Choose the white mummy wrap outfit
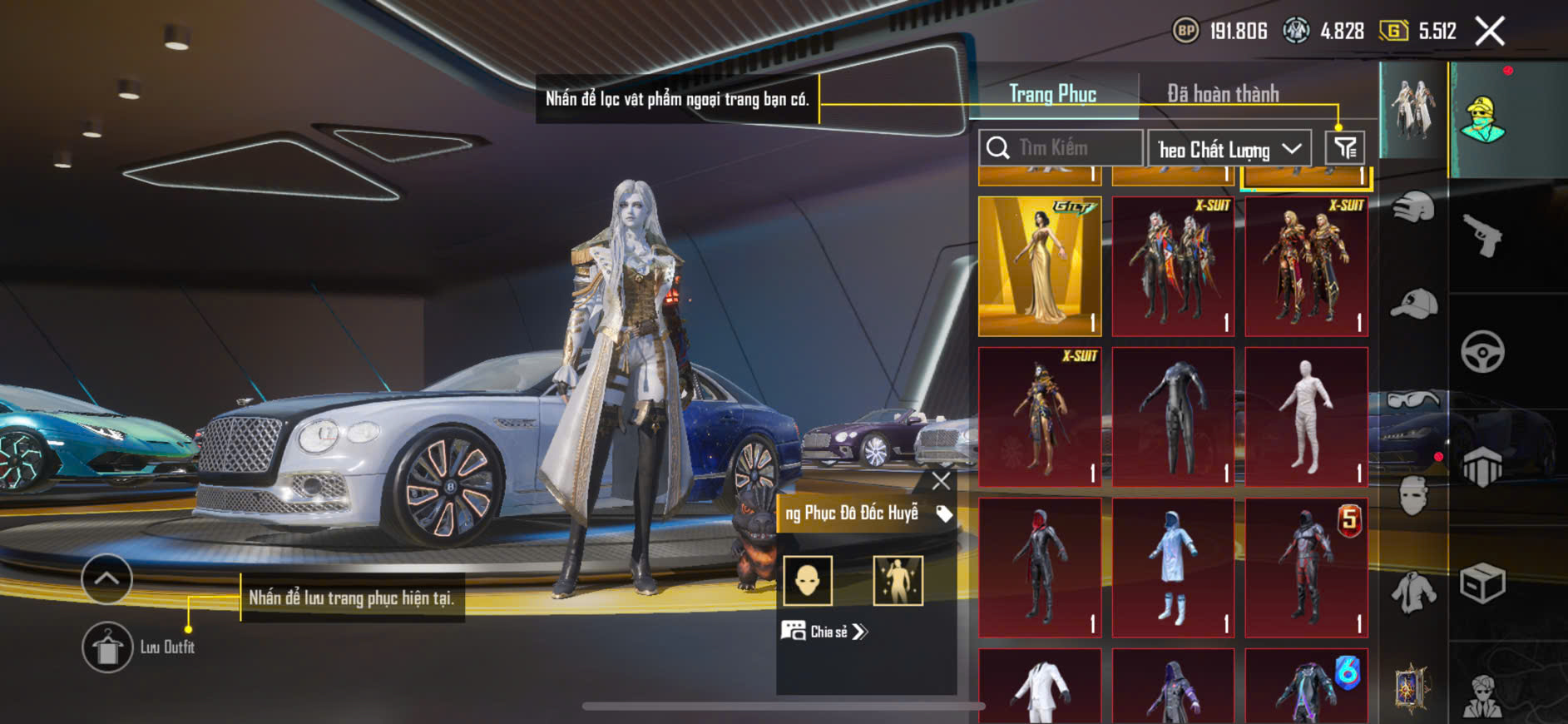This screenshot has width=1568, height=724. [1306, 417]
